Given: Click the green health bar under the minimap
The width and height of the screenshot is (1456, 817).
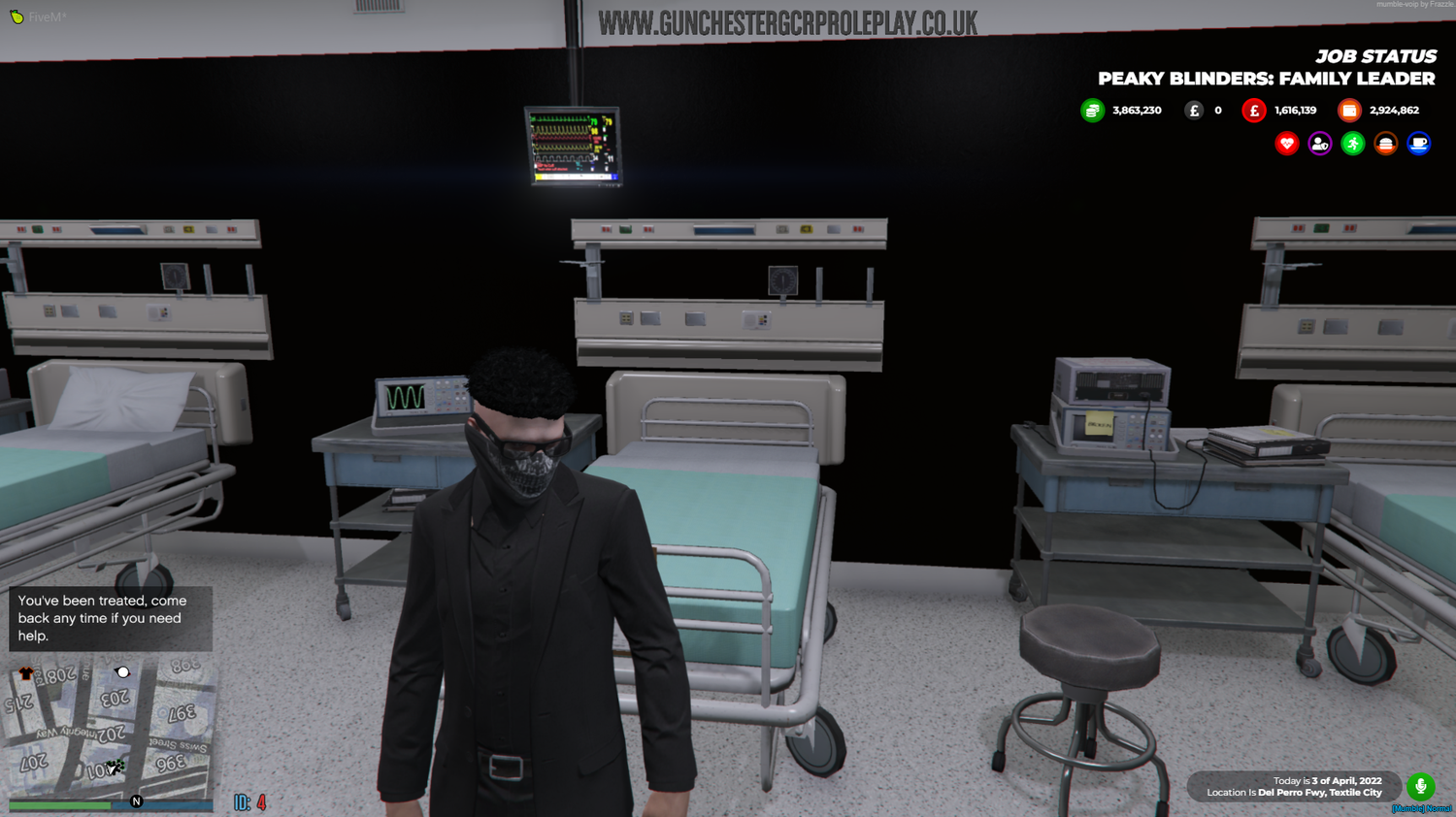Looking at the screenshot, I should pyautogui.click(x=58, y=804).
